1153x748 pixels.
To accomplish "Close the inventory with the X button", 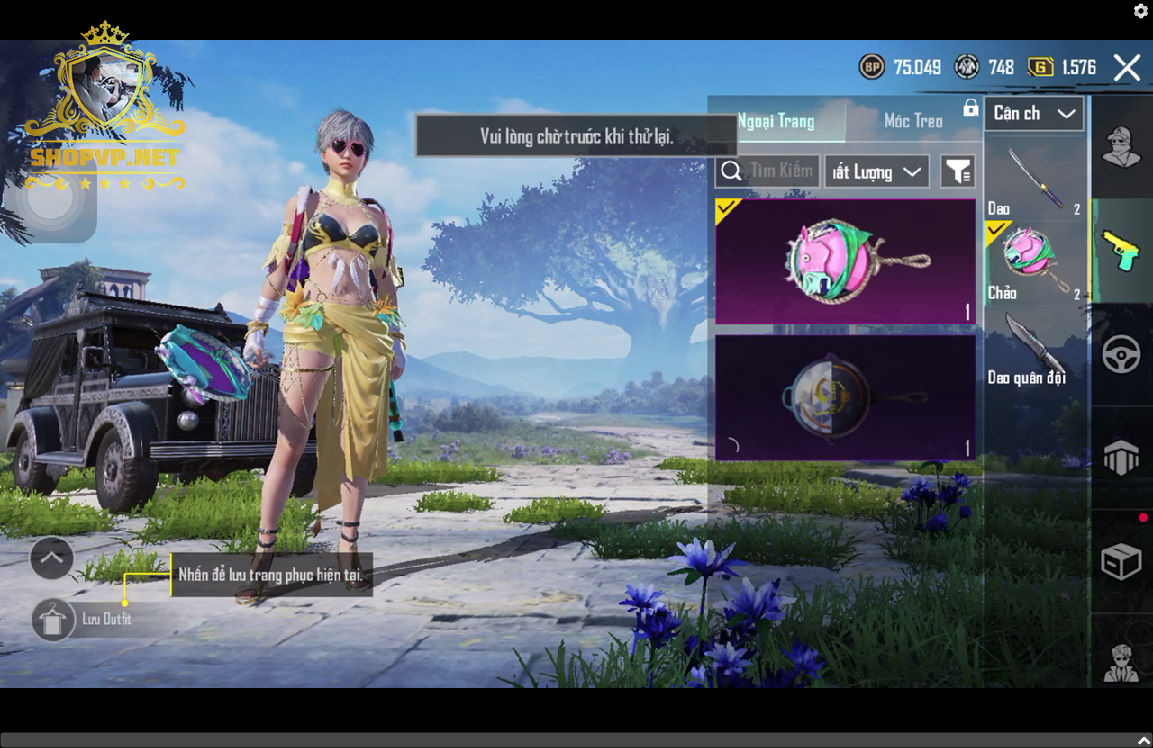I will (x=1127, y=68).
